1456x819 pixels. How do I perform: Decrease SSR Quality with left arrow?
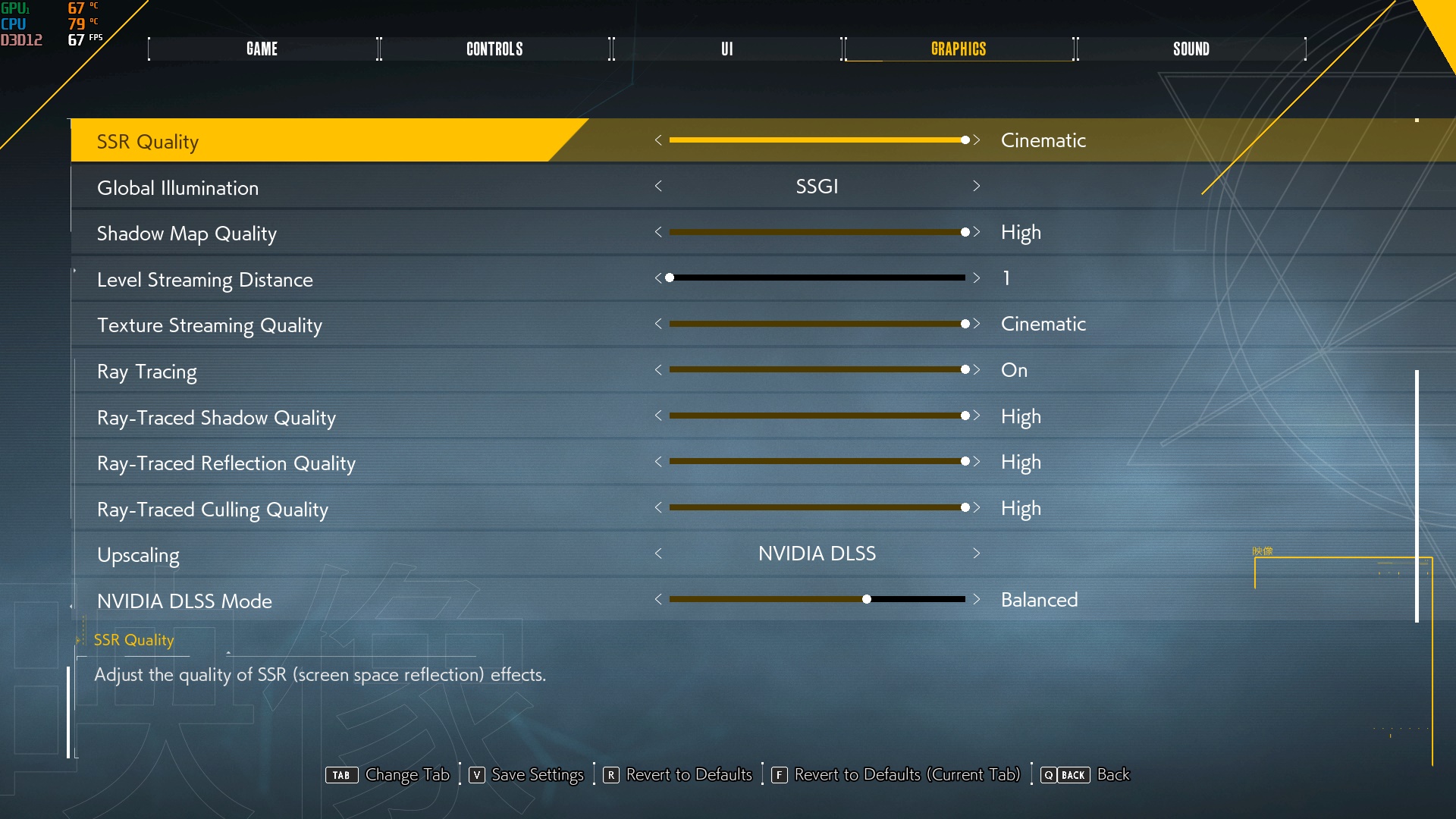coord(658,140)
